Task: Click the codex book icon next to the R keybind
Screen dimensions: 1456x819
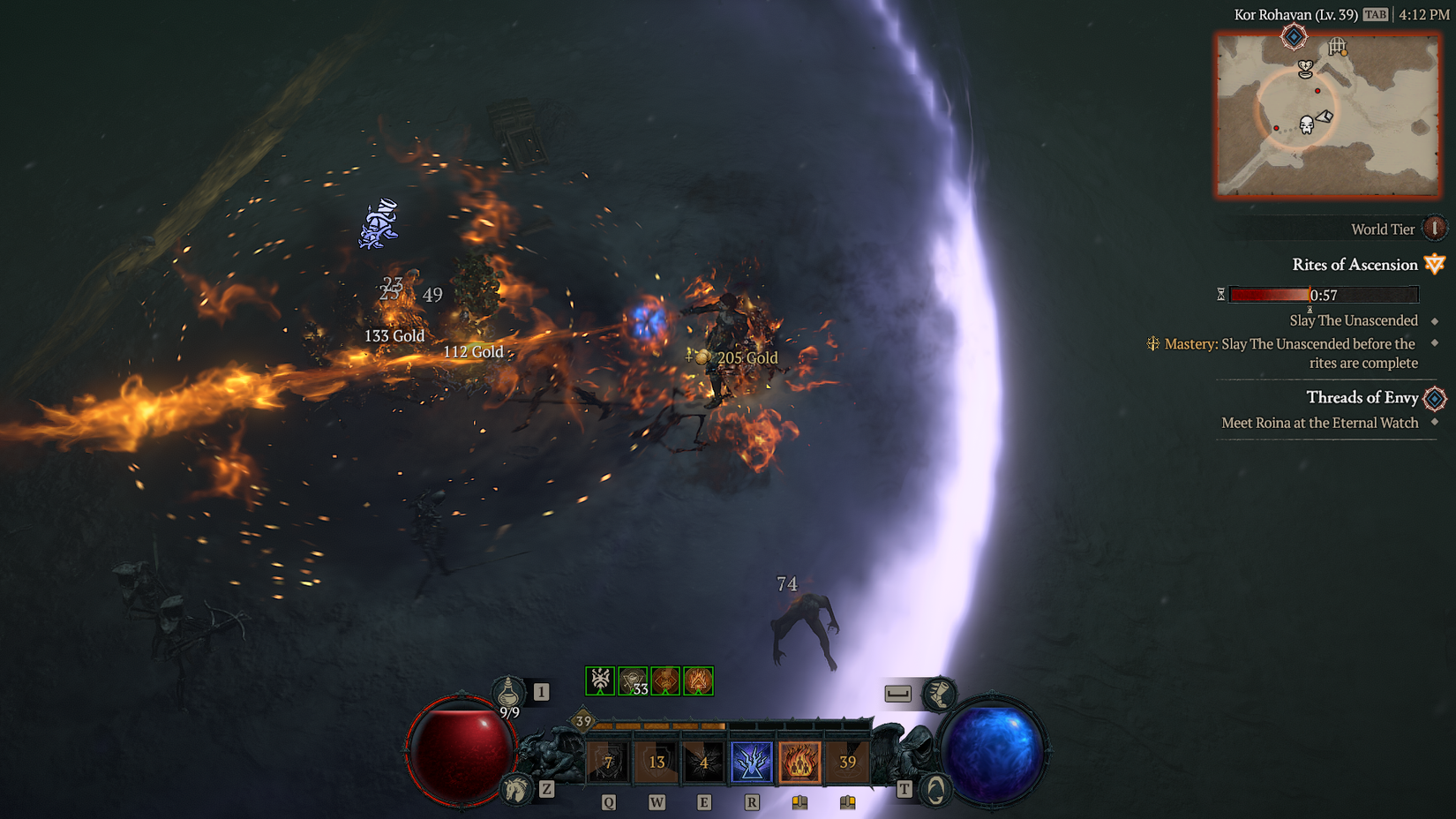Action: 799,801
